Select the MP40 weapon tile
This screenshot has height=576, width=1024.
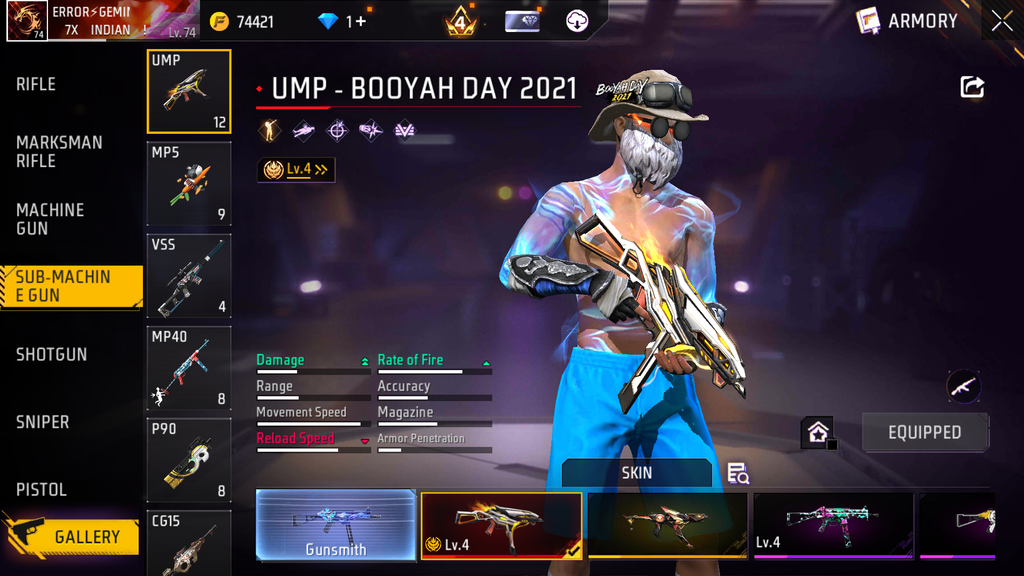[189, 368]
